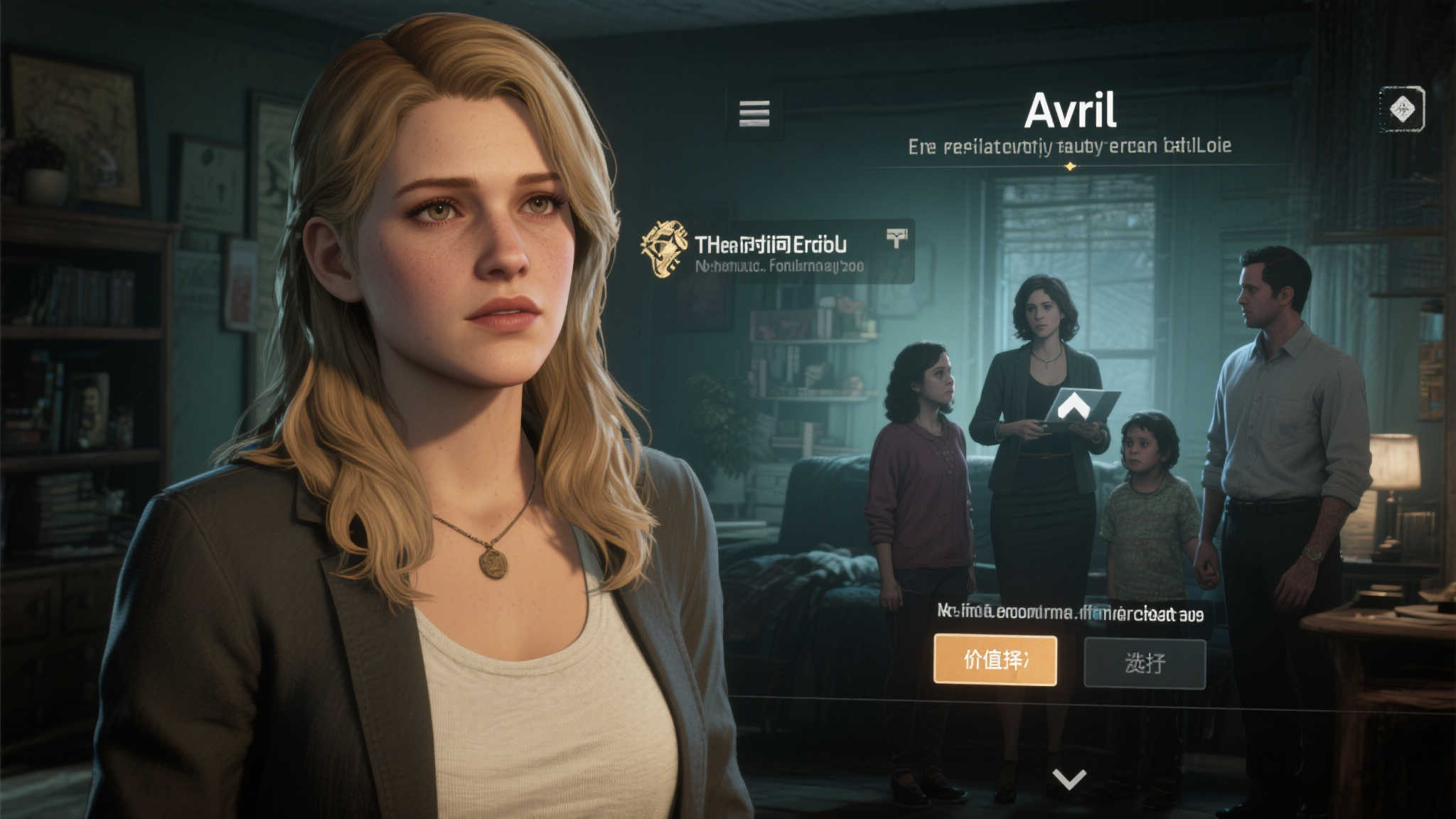The image size is (1456, 819).
Task: Toggle the pin icon on the emblem entry
Action: [x=897, y=239]
